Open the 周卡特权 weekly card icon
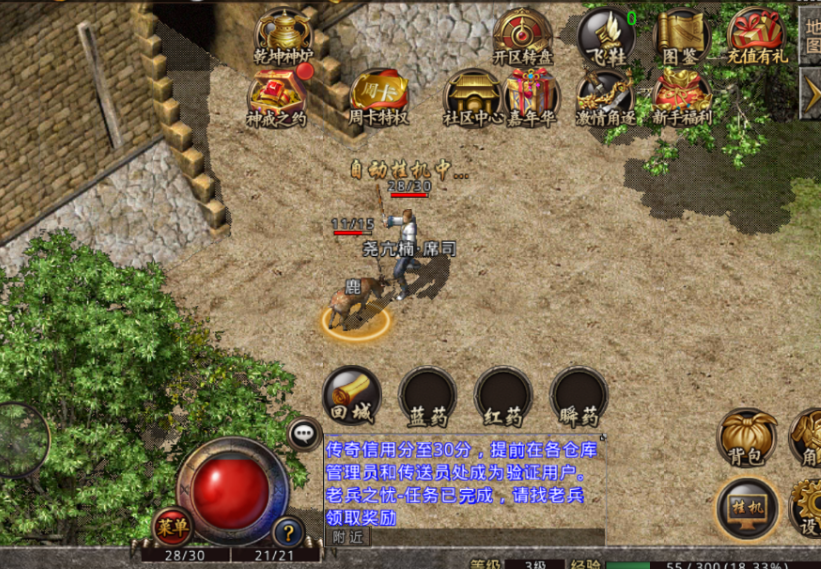 (x=378, y=97)
